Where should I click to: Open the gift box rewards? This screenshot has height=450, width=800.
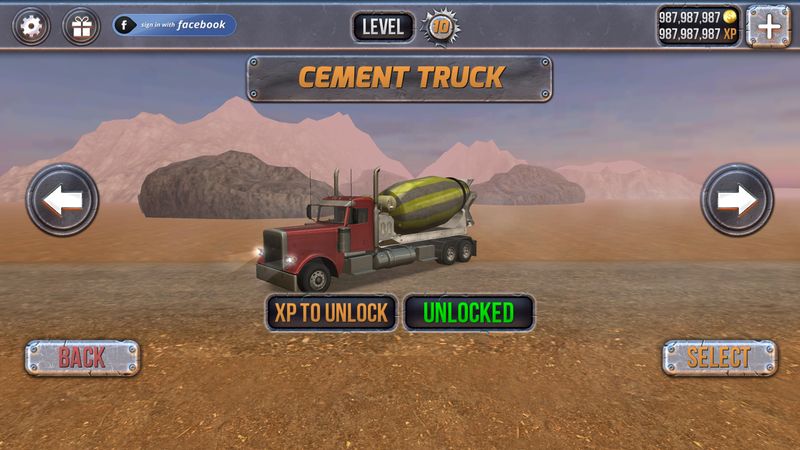81,26
